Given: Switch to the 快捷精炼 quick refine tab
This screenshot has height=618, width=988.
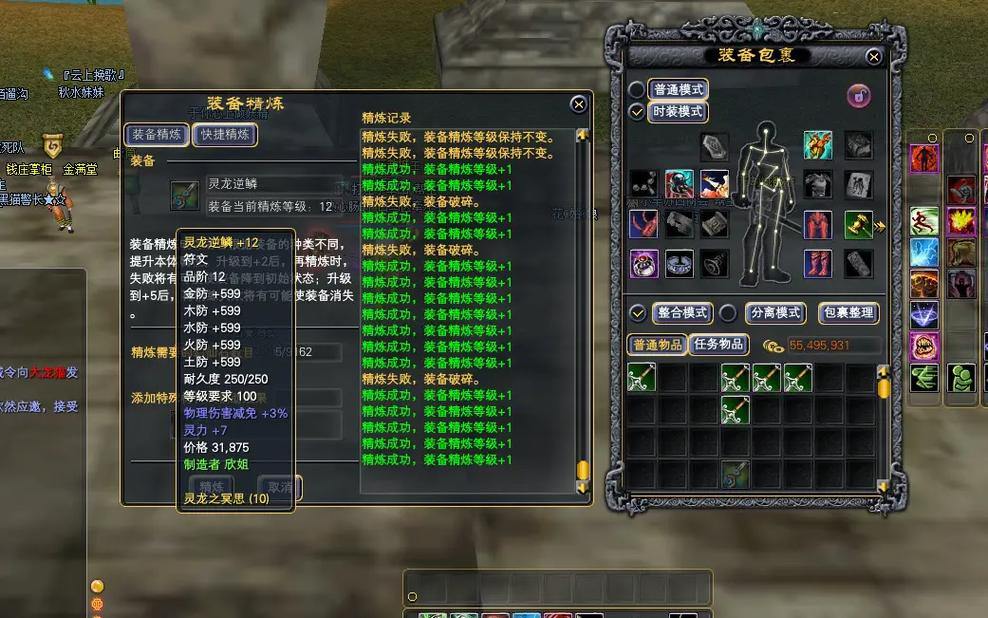Looking at the screenshot, I should [225, 134].
